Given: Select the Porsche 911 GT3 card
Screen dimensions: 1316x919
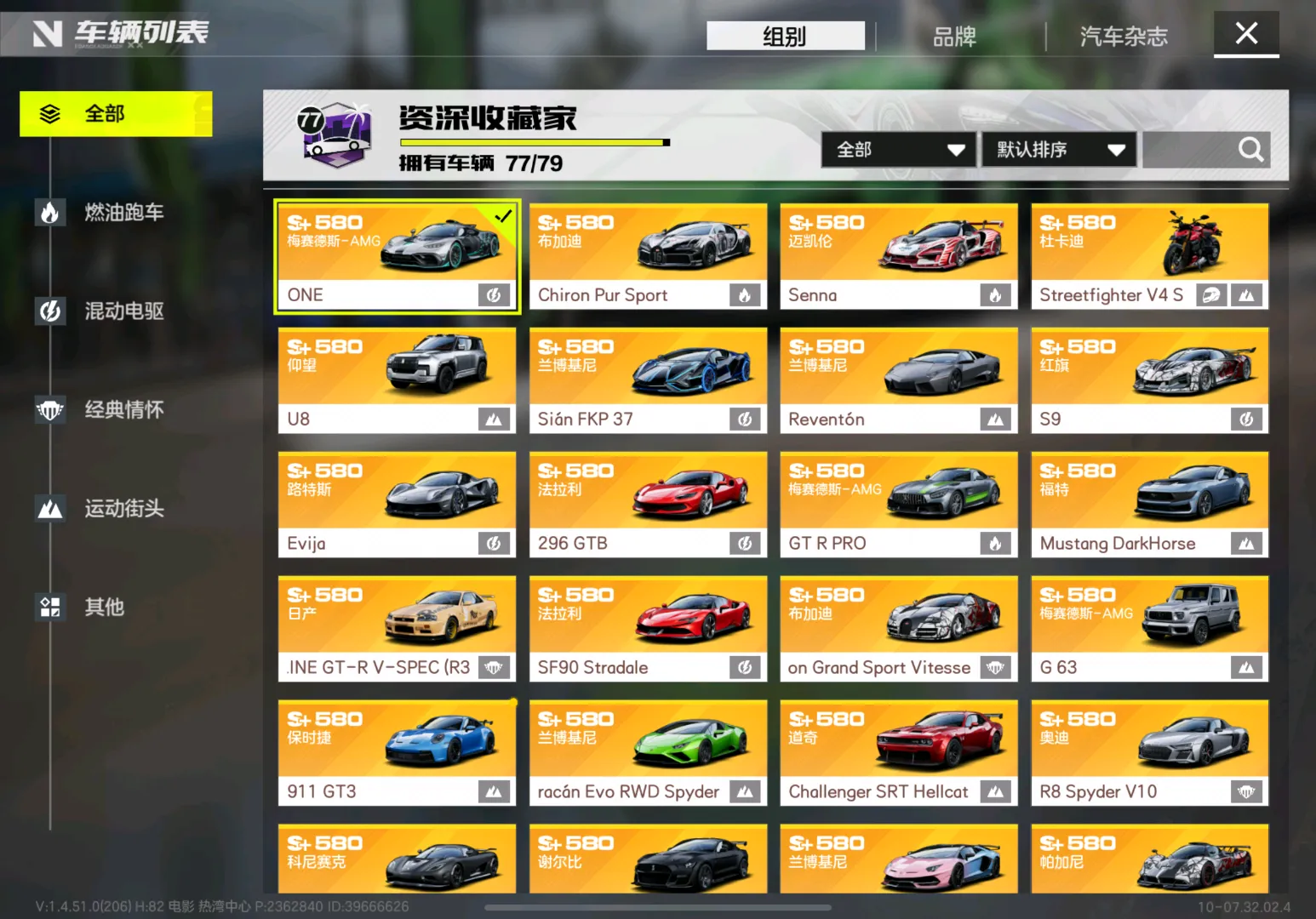Looking at the screenshot, I should click(x=397, y=753).
